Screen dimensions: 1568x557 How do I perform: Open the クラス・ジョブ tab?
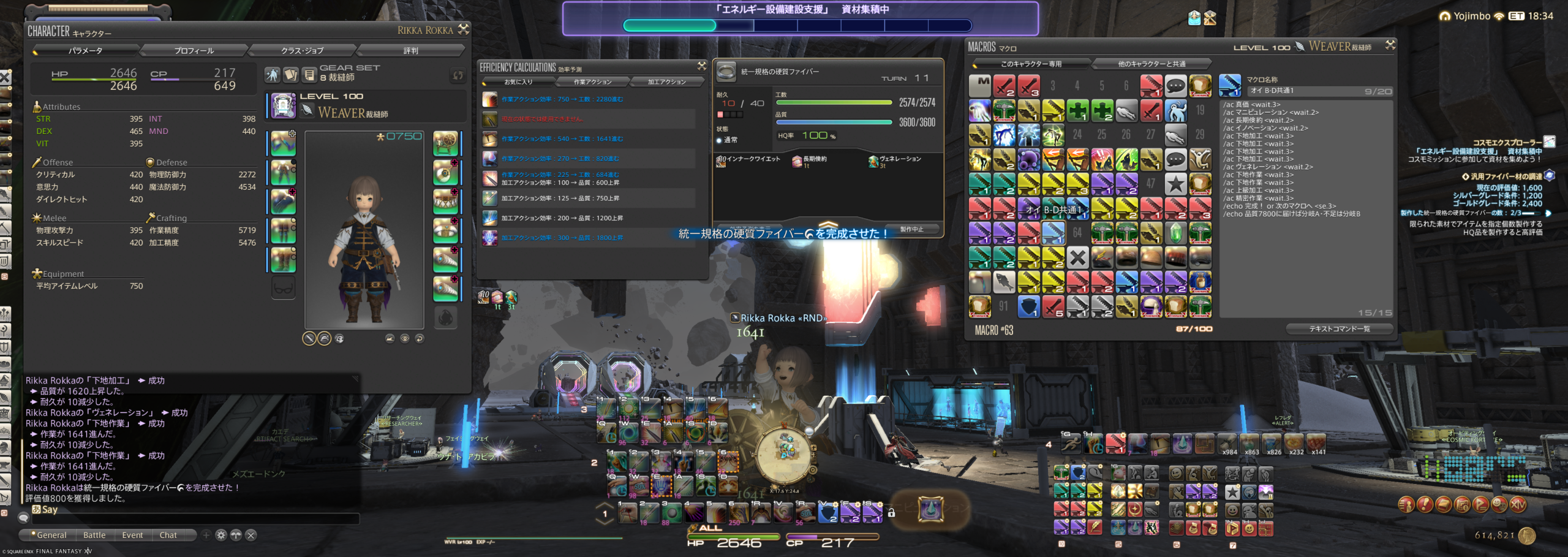302,50
